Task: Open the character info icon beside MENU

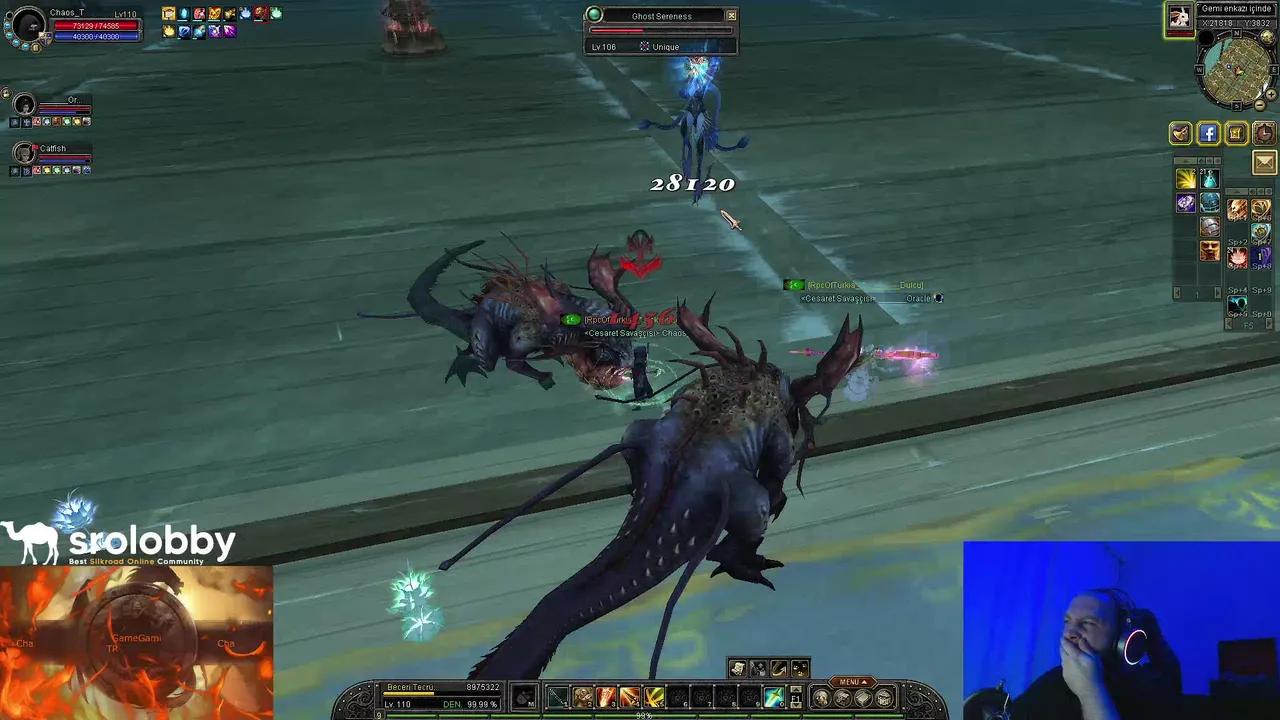Action: click(x=823, y=698)
